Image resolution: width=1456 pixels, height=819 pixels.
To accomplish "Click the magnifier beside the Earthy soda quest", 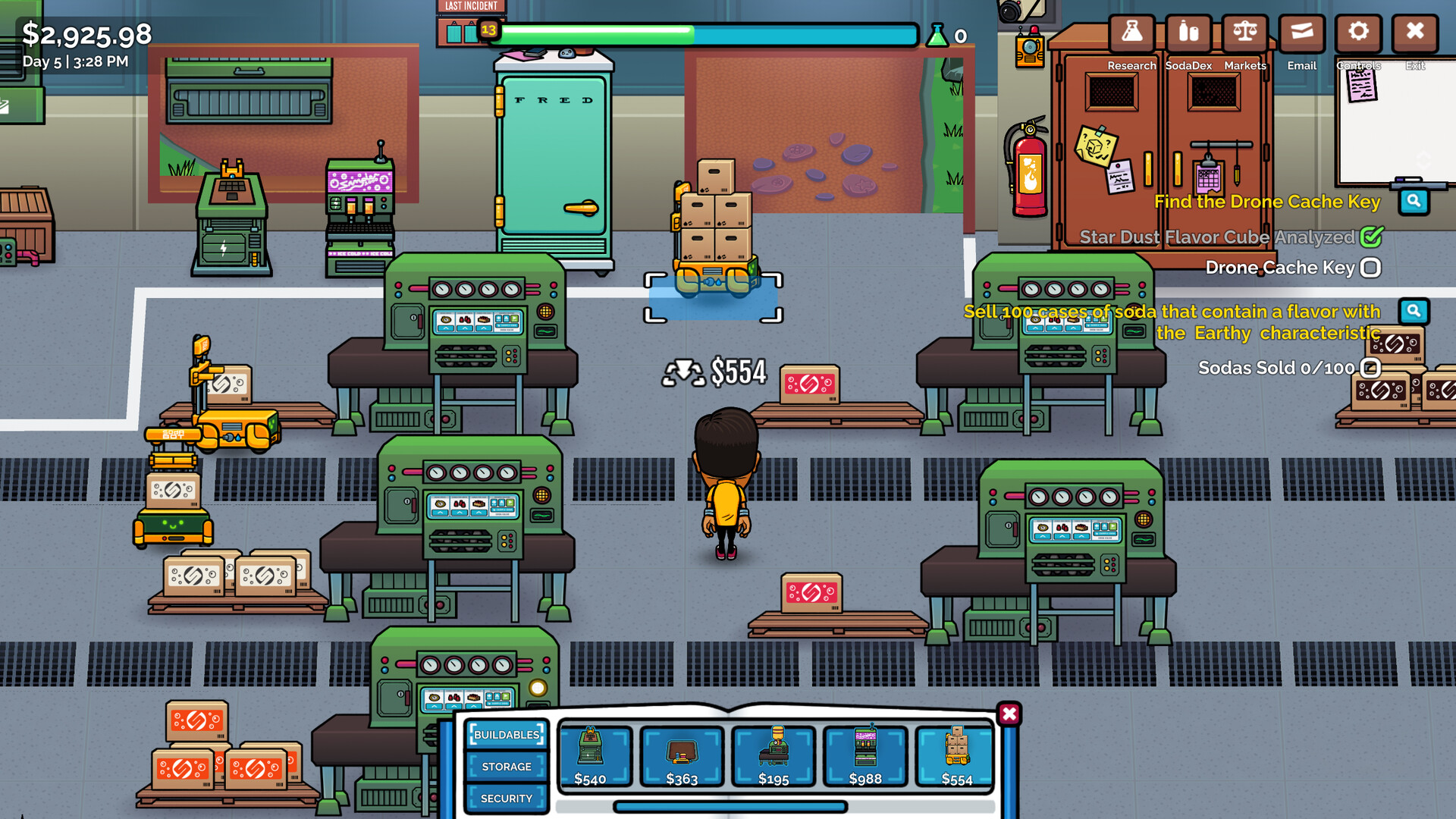I will (x=1414, y=311).
